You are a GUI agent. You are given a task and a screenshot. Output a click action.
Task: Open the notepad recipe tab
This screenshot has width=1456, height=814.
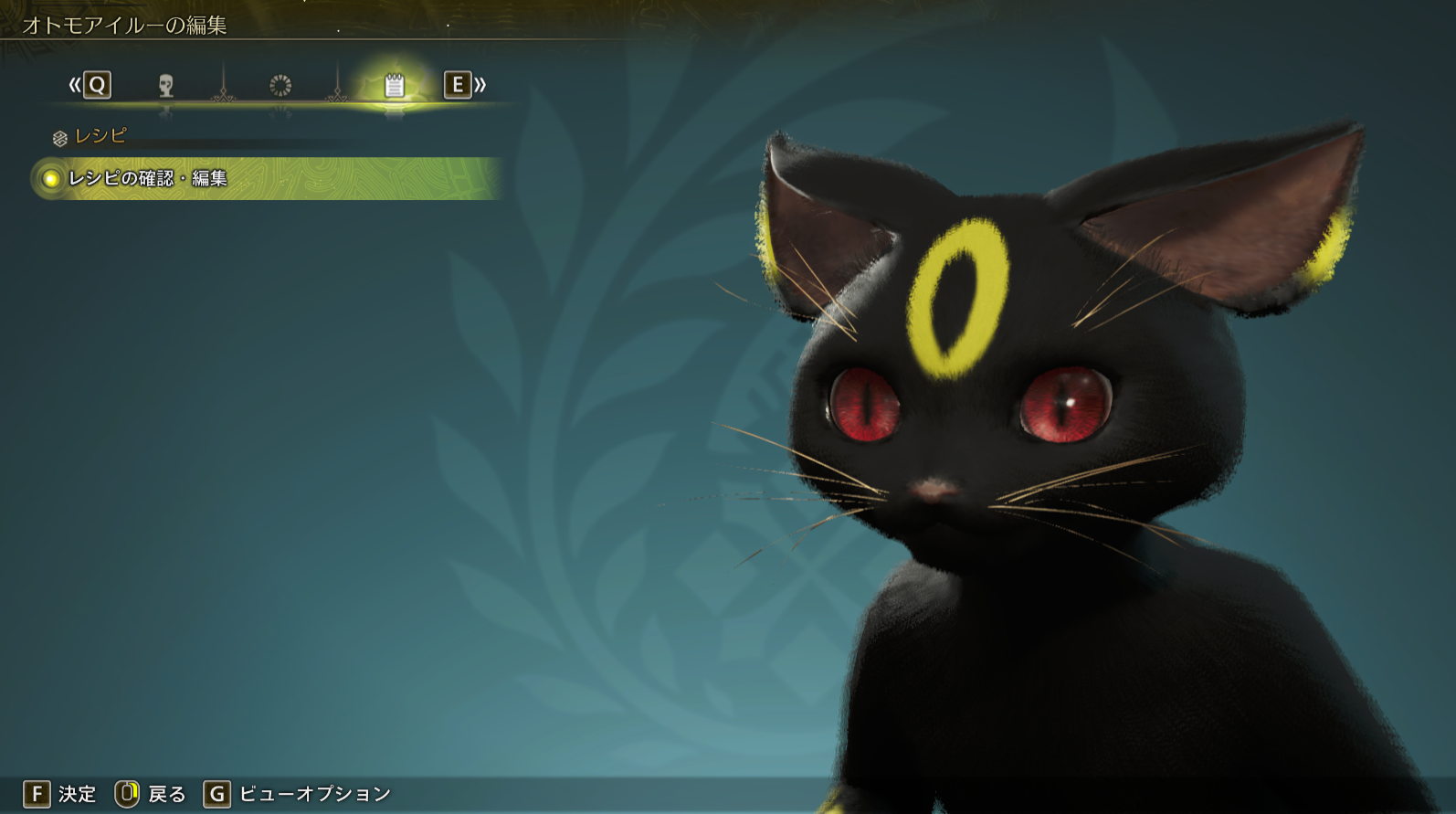click(394, 86)
